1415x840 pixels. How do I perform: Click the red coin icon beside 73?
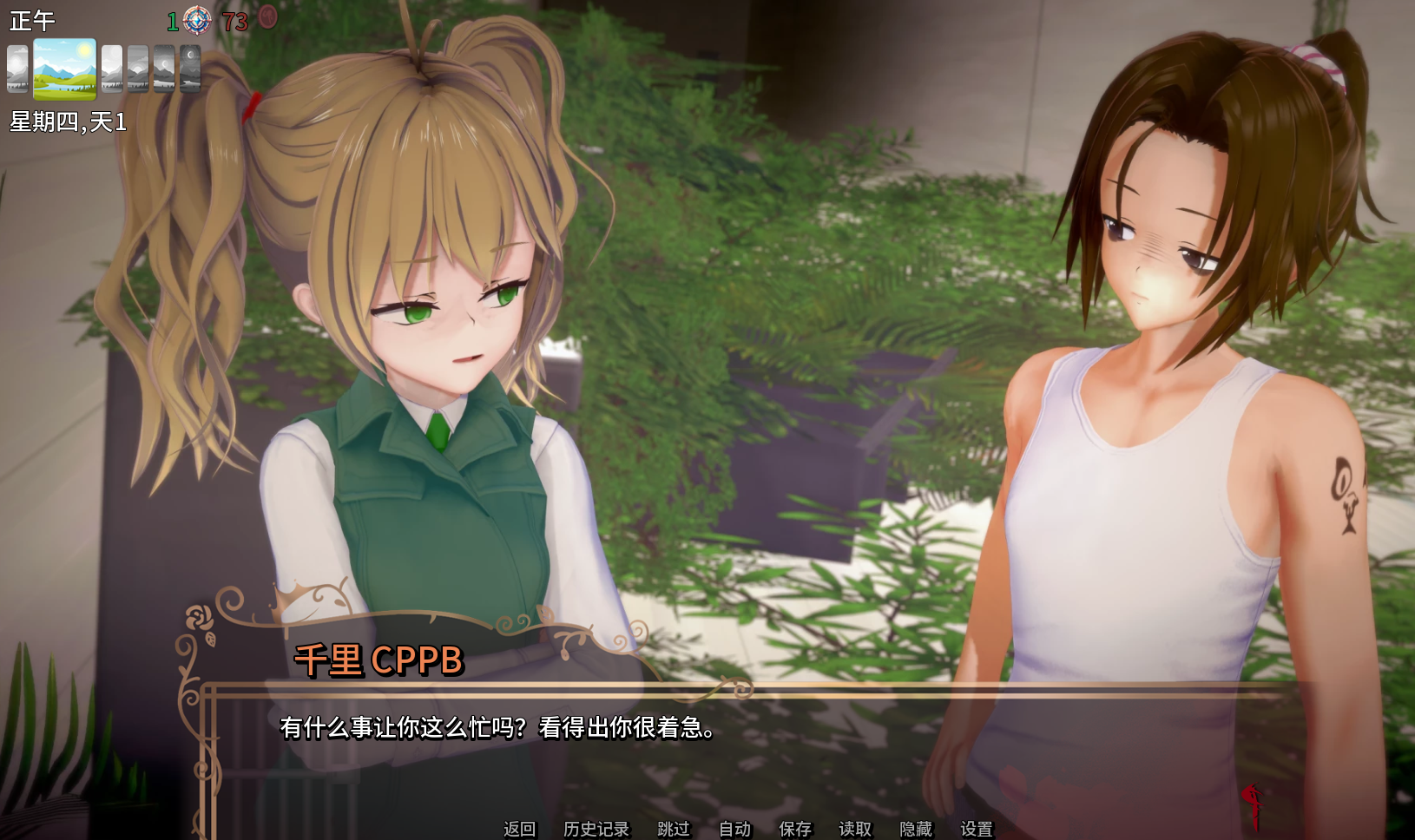pyautogui.click(x=268, y=17)
